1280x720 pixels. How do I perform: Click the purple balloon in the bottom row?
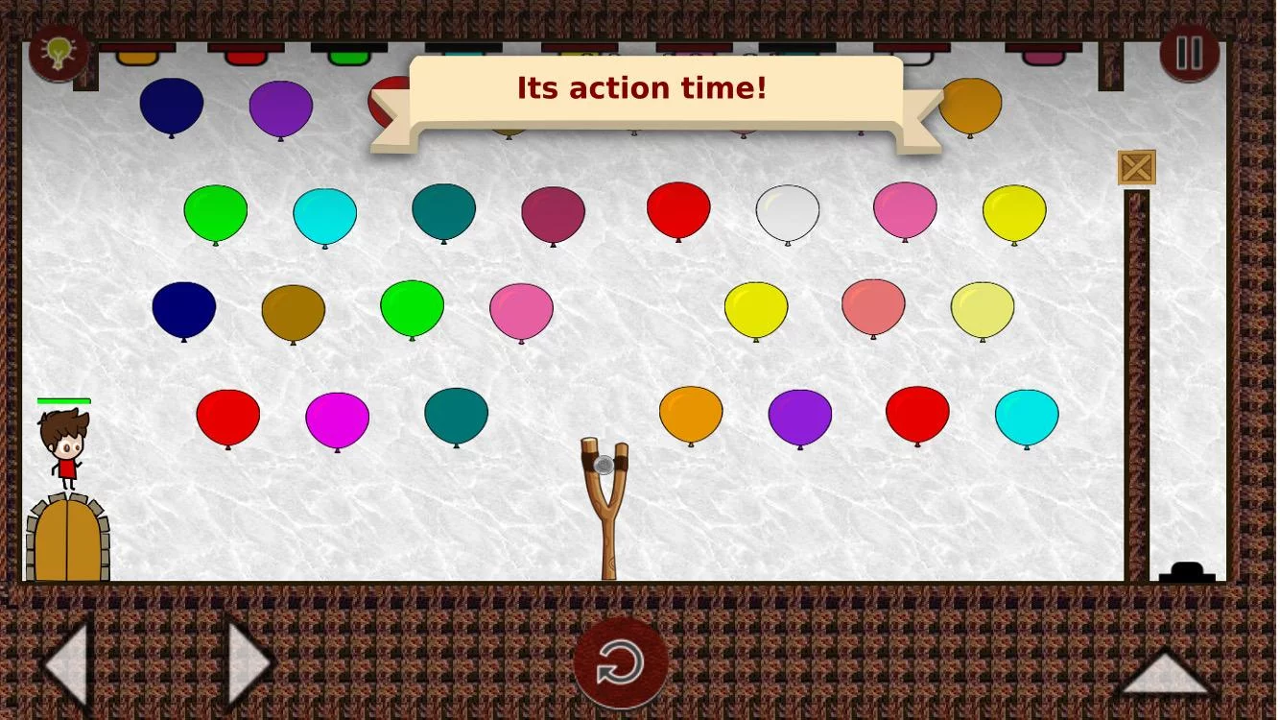[x=800, y=417]
